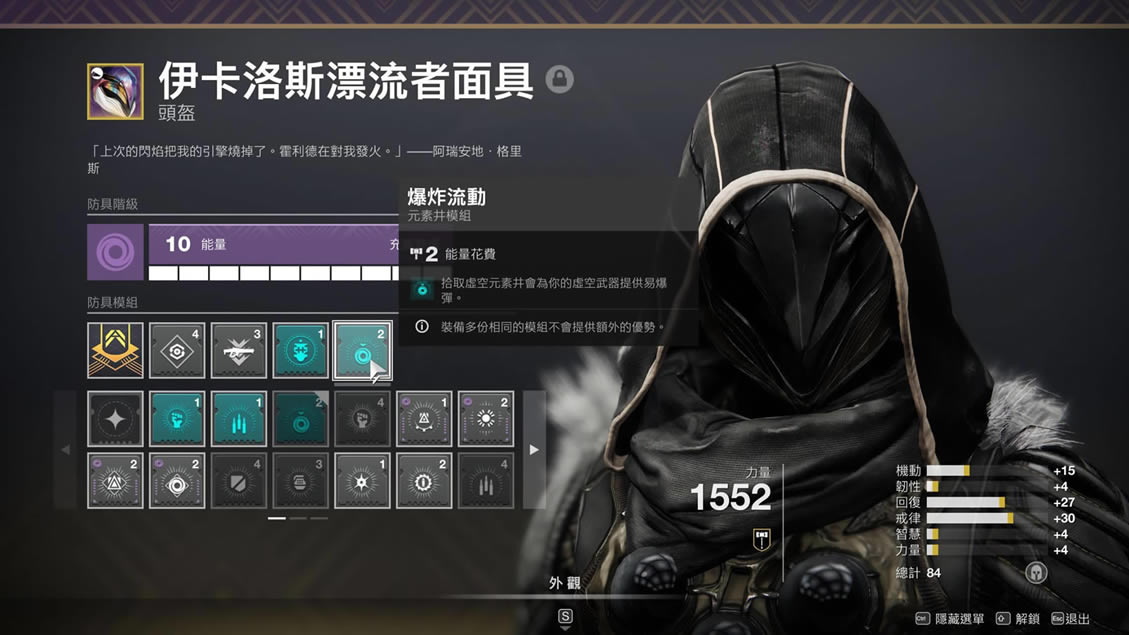Click the helmet item thumbnail
The height and width of the screenshot is (635, 1129).
coord(115,91)
